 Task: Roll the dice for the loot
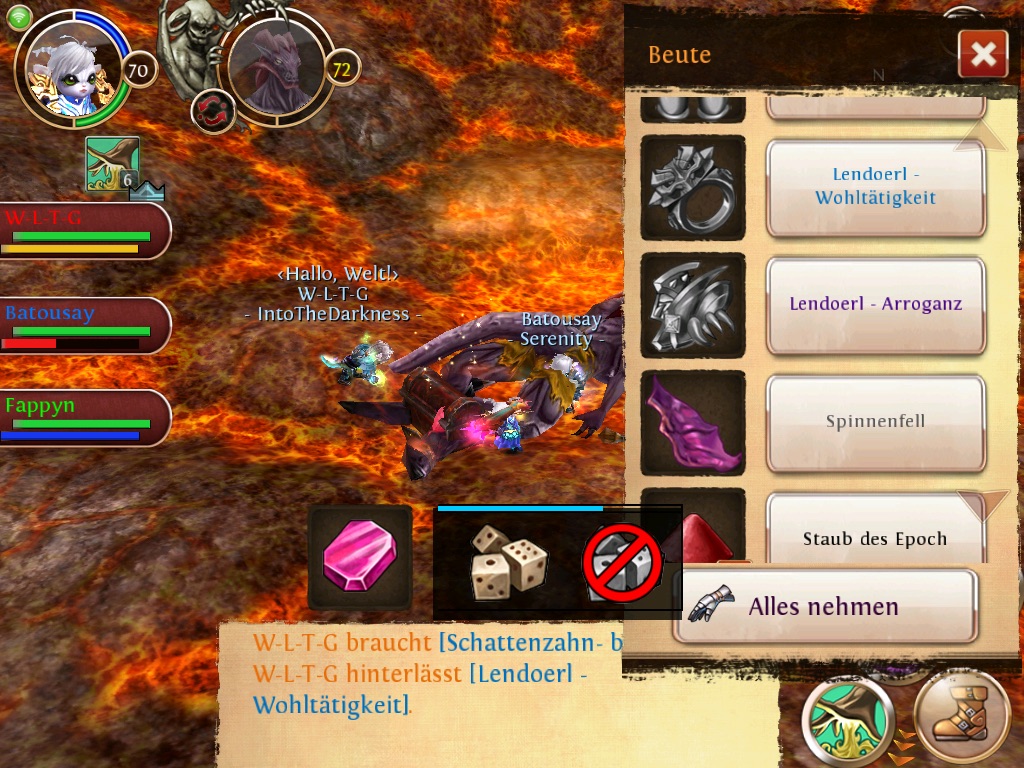pos(509,563)
